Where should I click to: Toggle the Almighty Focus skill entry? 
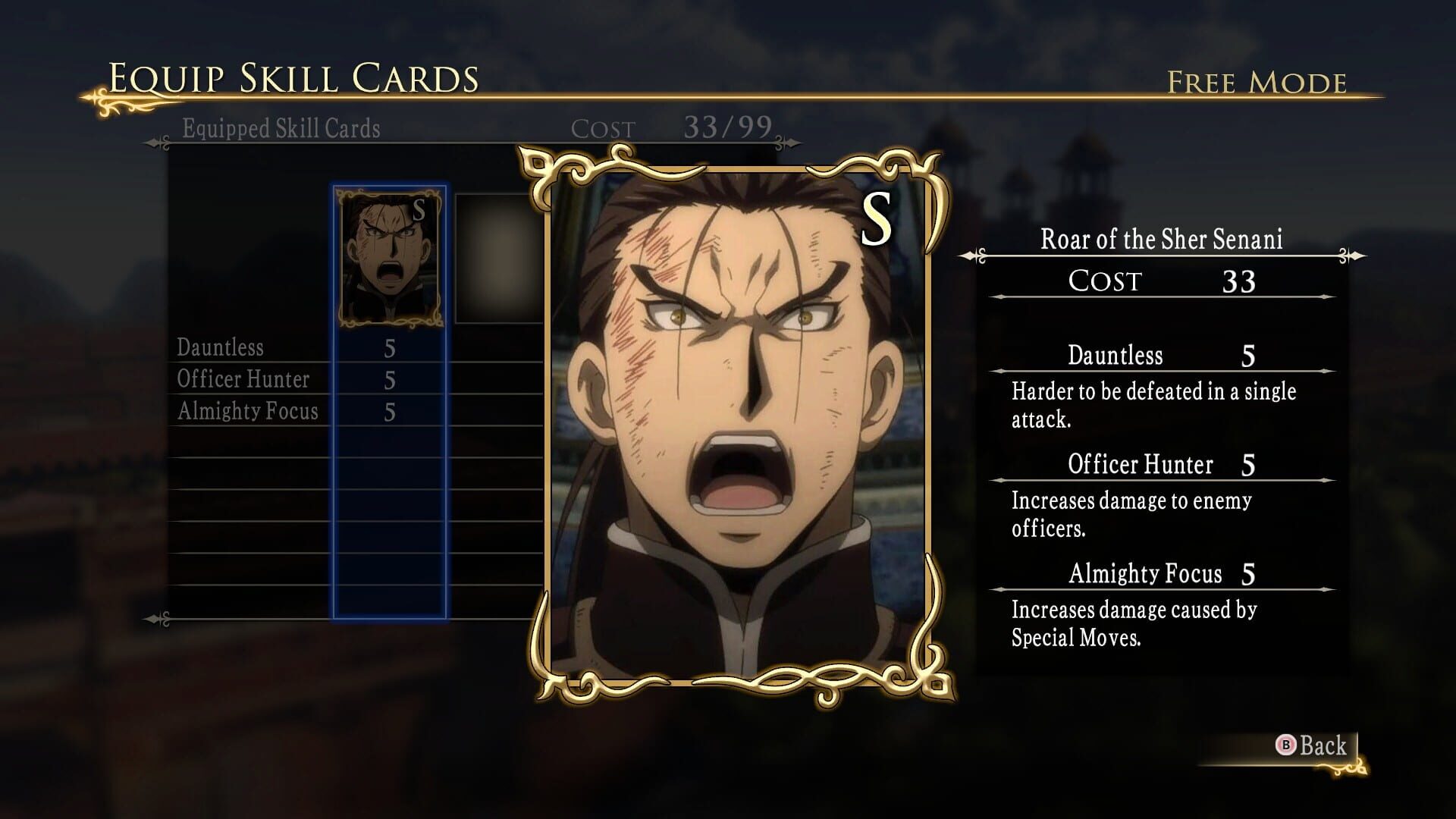tap(247, 412)
